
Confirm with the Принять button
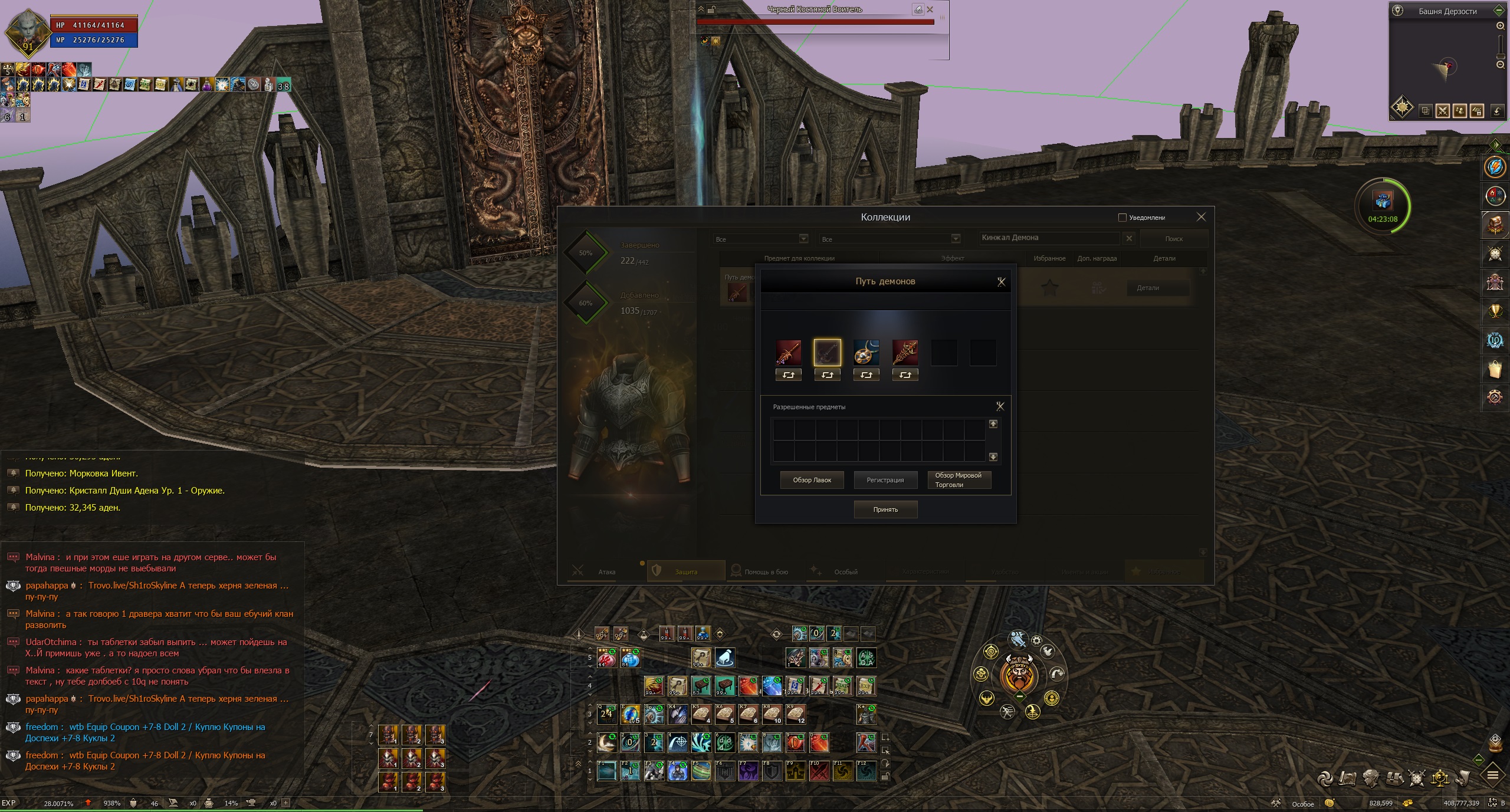[x=885, y=509]
